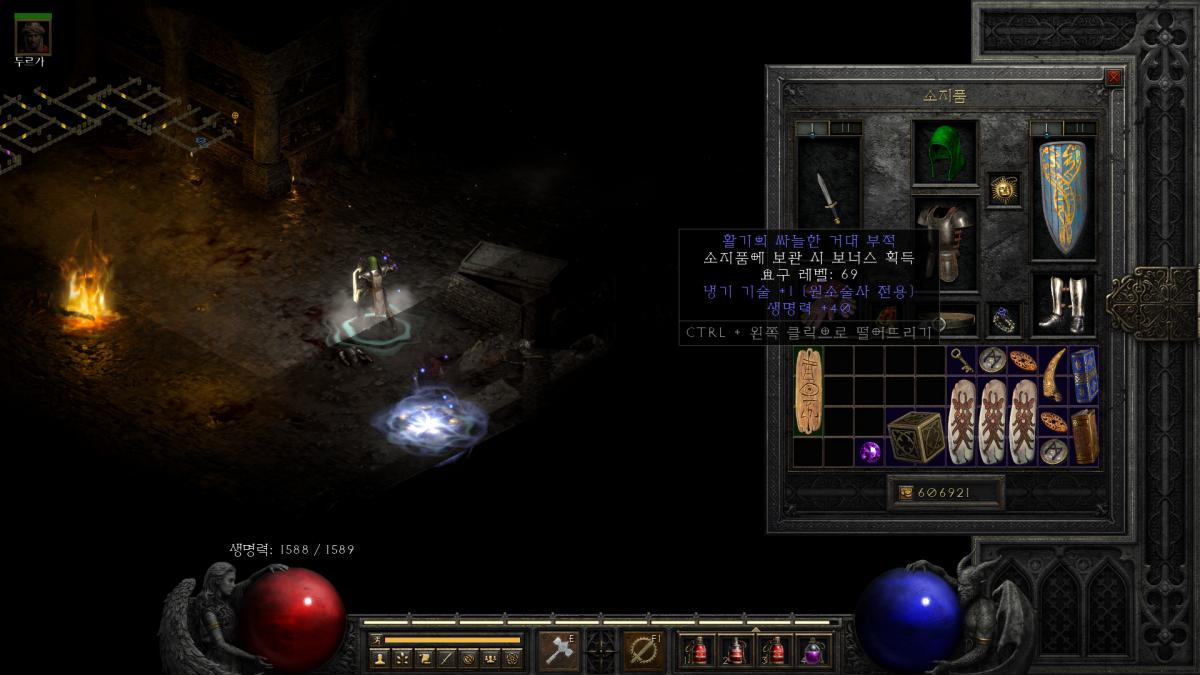Select the equipped dagger weapon slot
This screenshot has height=675, width=1200.
point(828,198)
